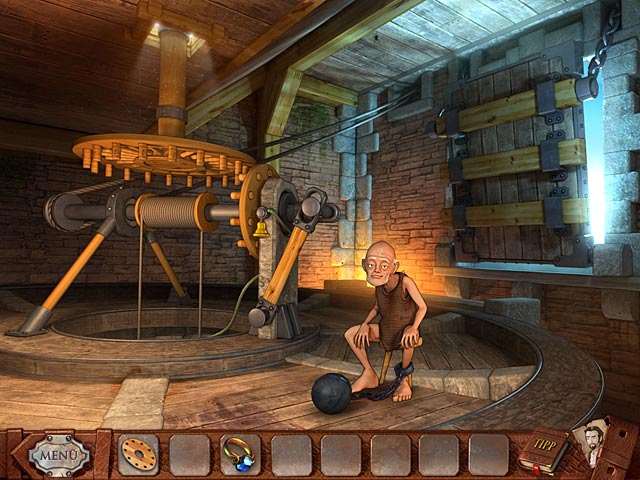640x480 pixels.
Task: Open the Menu
Action: pos(60,455)
